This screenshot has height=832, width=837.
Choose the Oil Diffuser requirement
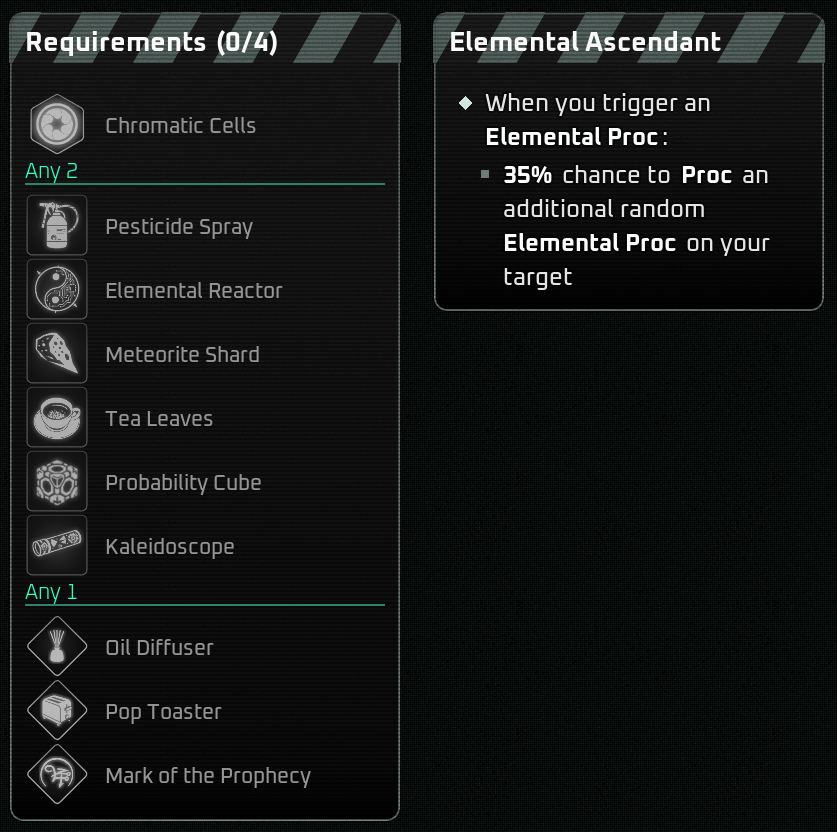(159, 648)
